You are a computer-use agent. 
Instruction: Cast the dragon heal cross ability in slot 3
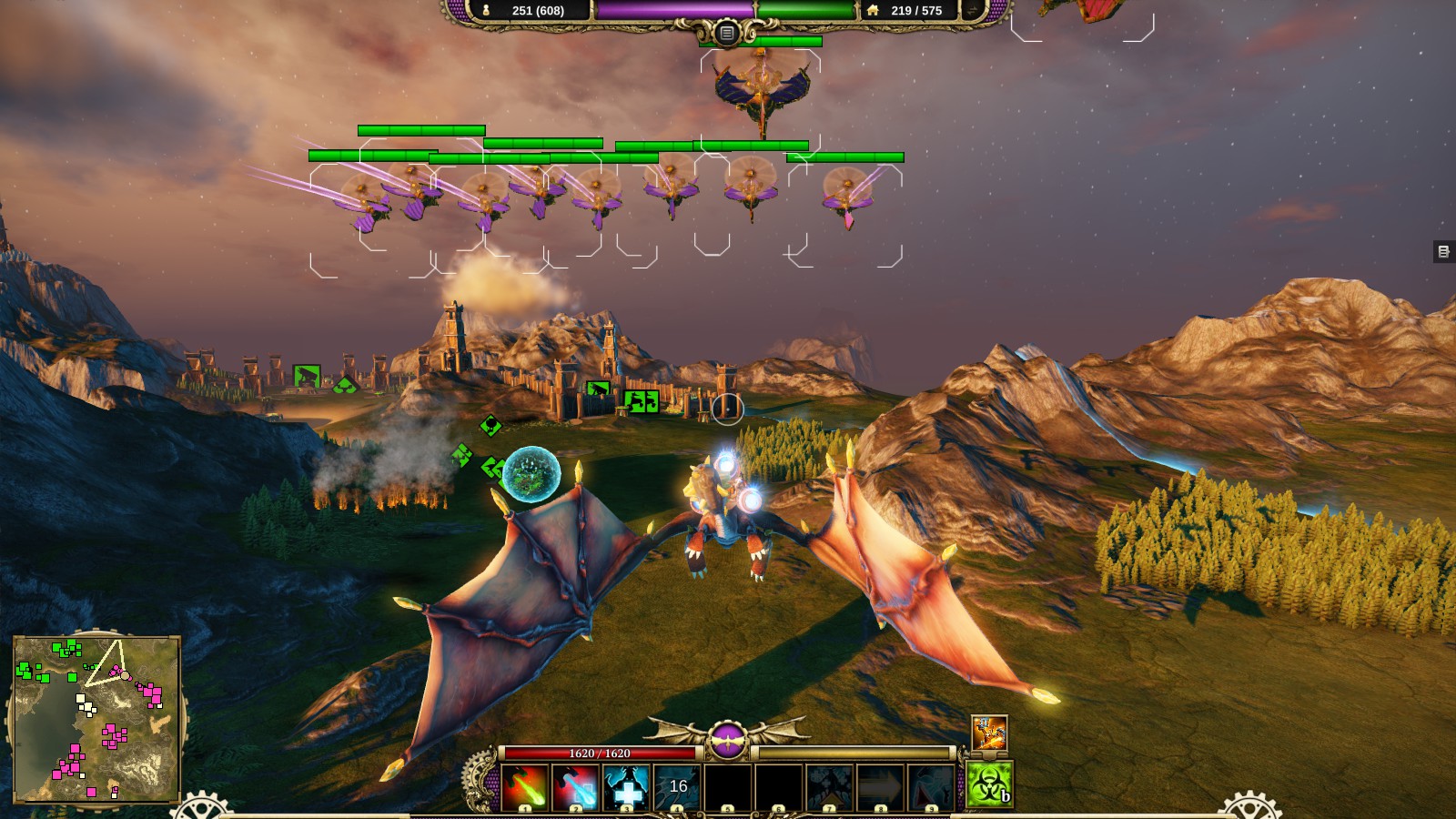tap(627, 786)
